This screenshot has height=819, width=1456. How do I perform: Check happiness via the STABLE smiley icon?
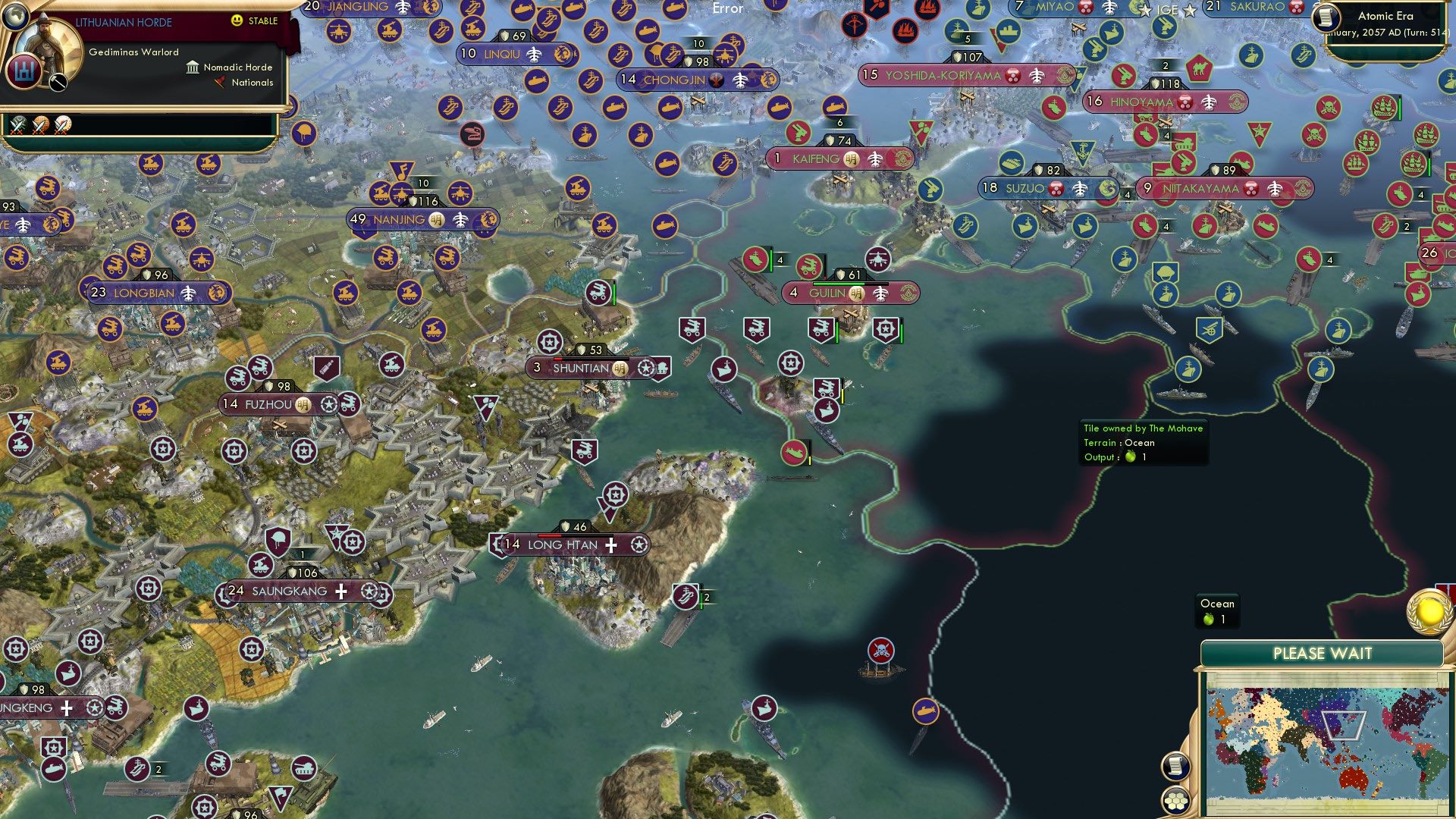click(x=236, y=20)
